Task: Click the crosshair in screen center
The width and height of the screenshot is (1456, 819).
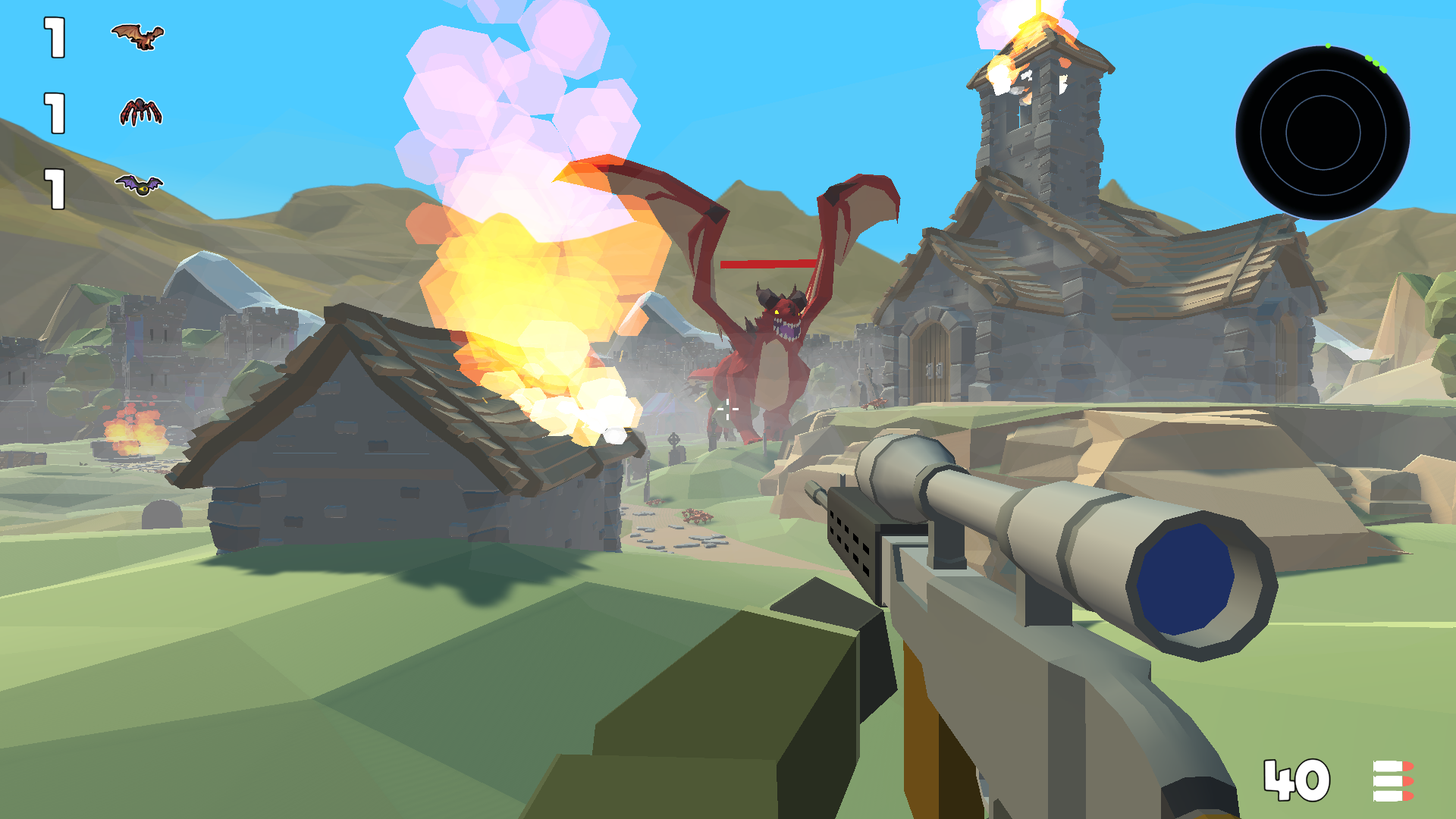Action: 728,409
